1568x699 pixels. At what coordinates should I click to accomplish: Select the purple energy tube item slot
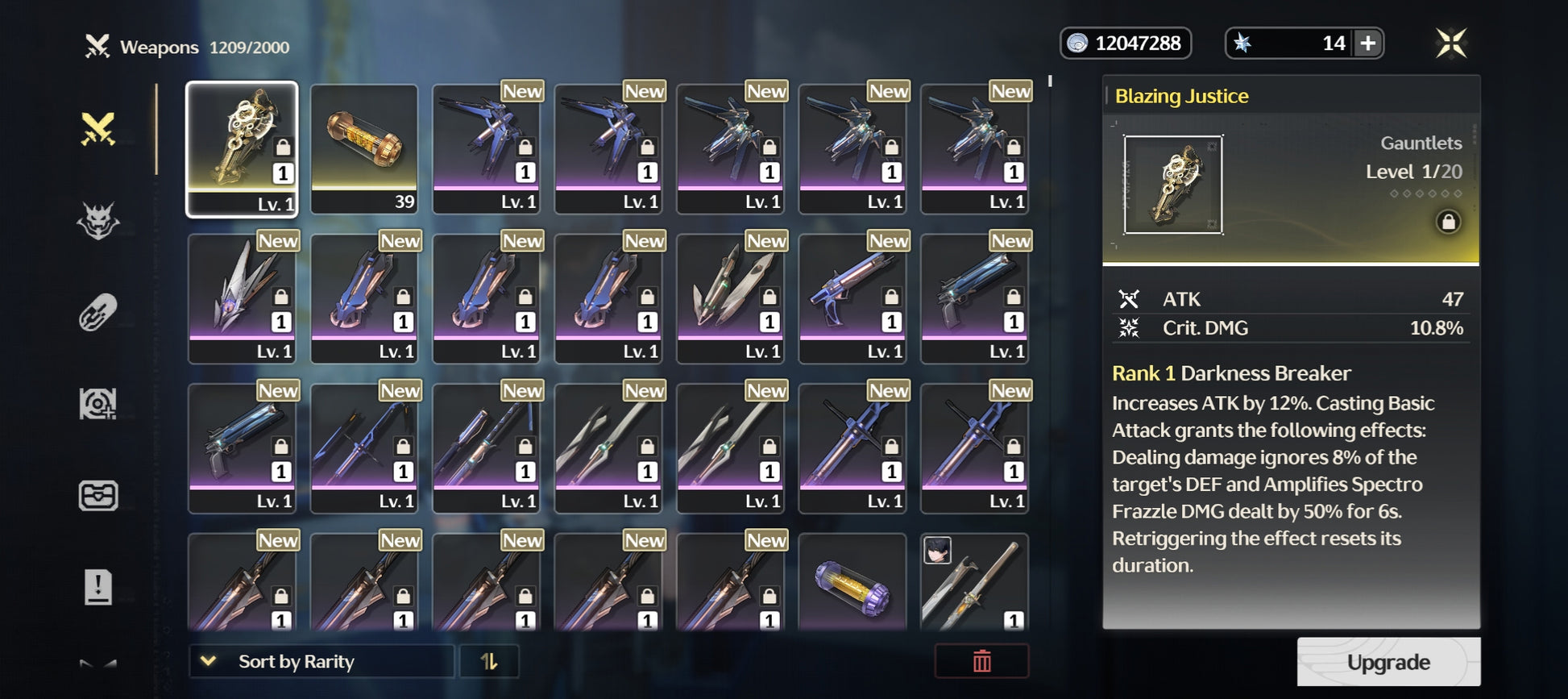(852, 582)
